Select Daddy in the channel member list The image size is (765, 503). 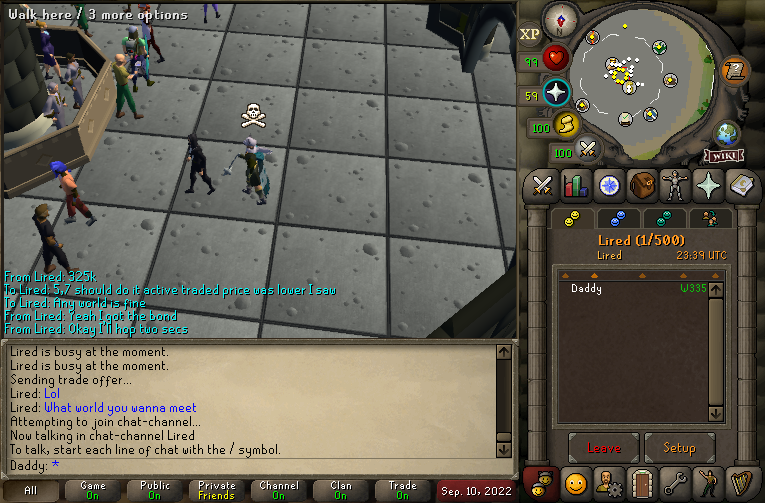587,288
